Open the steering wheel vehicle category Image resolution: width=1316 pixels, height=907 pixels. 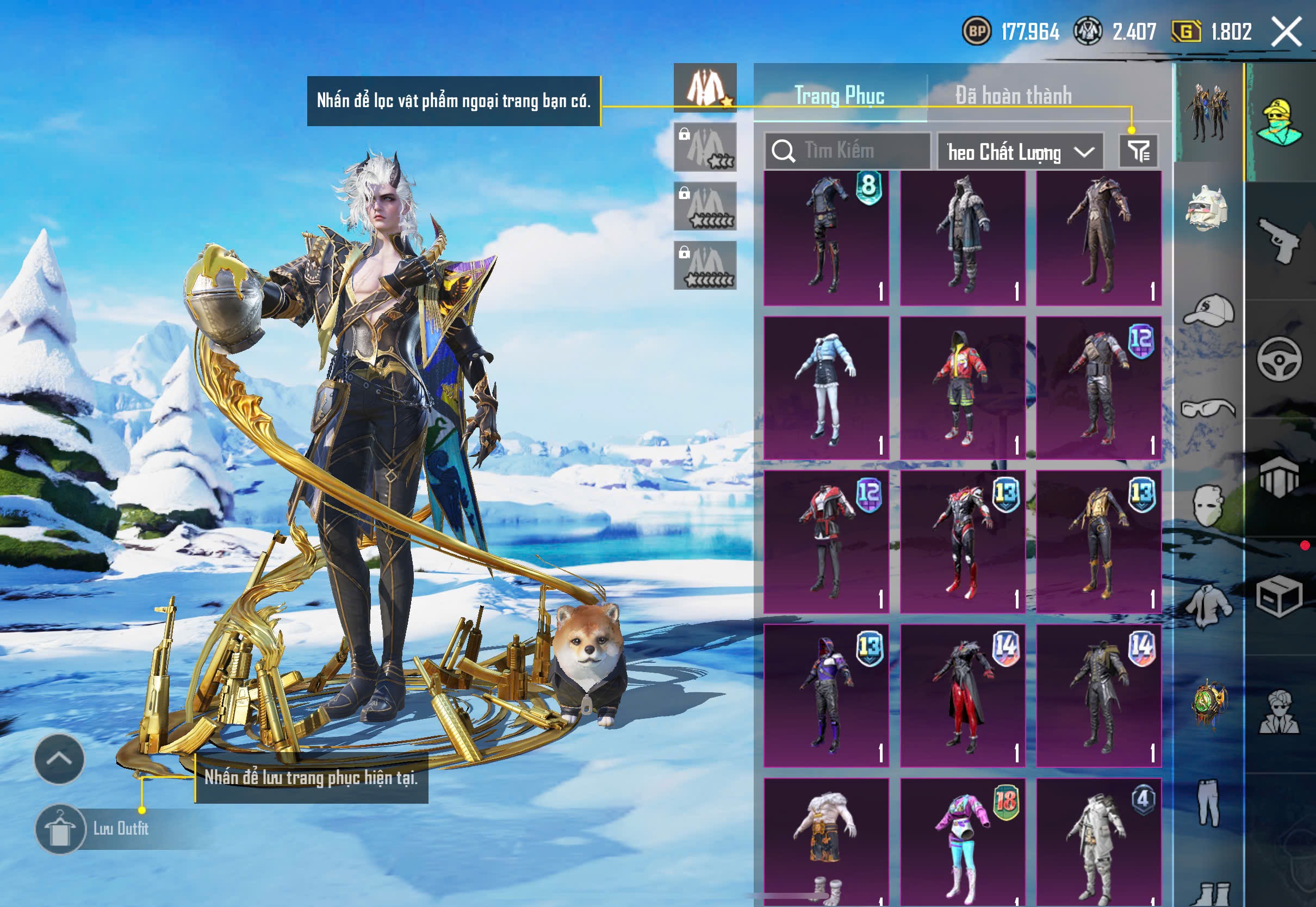pos(1279,359)
